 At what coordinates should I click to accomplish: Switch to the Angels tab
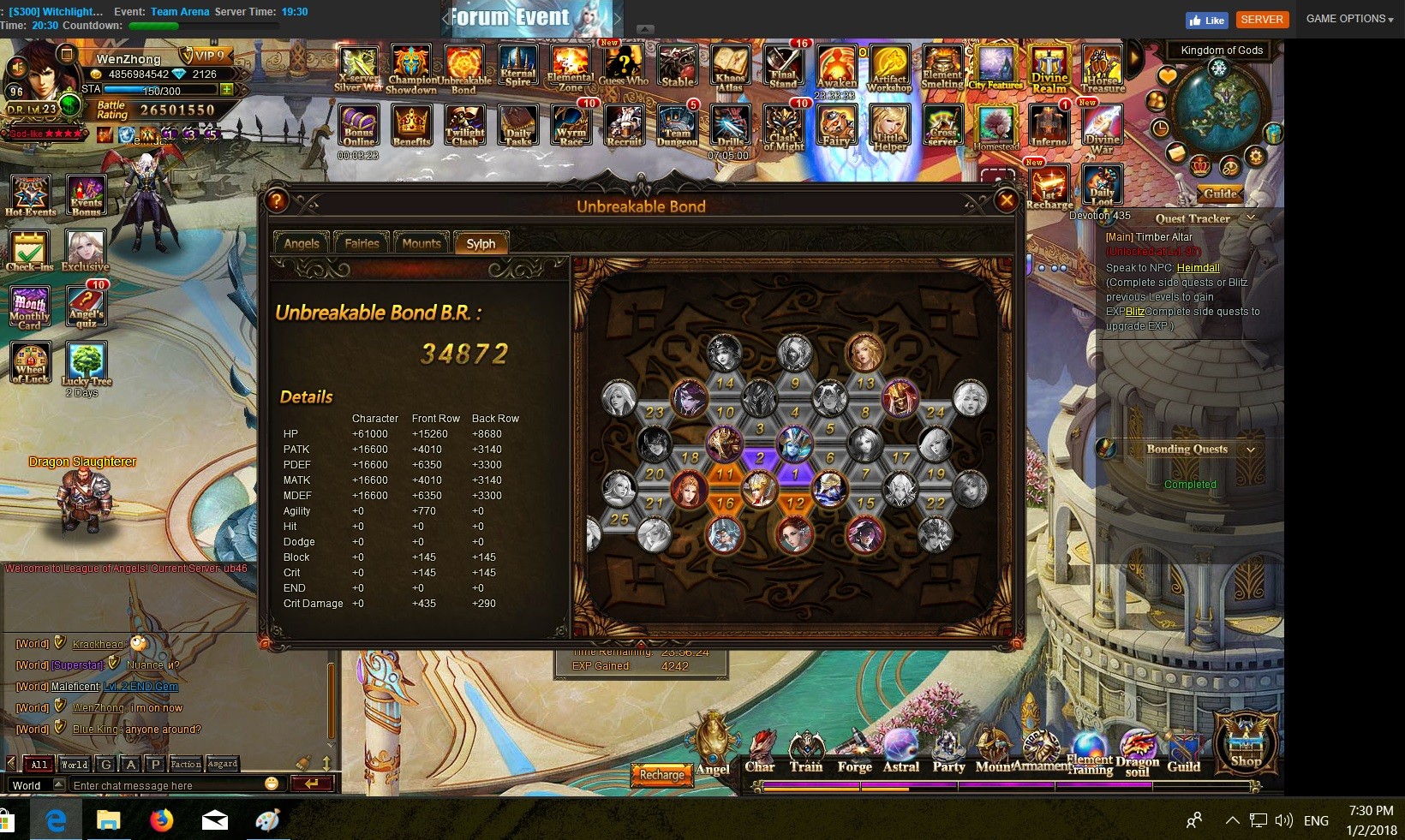coord(302,243)
